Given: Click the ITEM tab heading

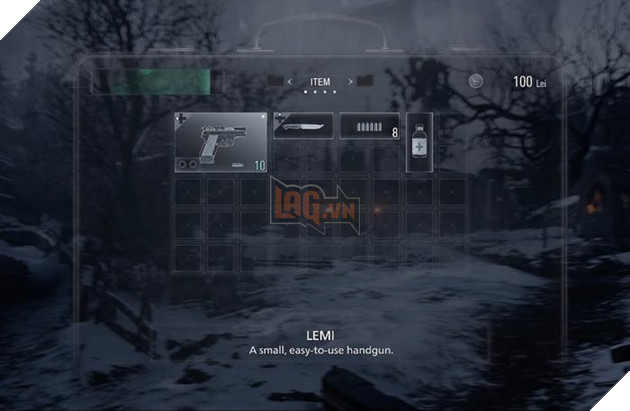Looking at the screenshot, I should pyautogui.click(x=319, y=81).
